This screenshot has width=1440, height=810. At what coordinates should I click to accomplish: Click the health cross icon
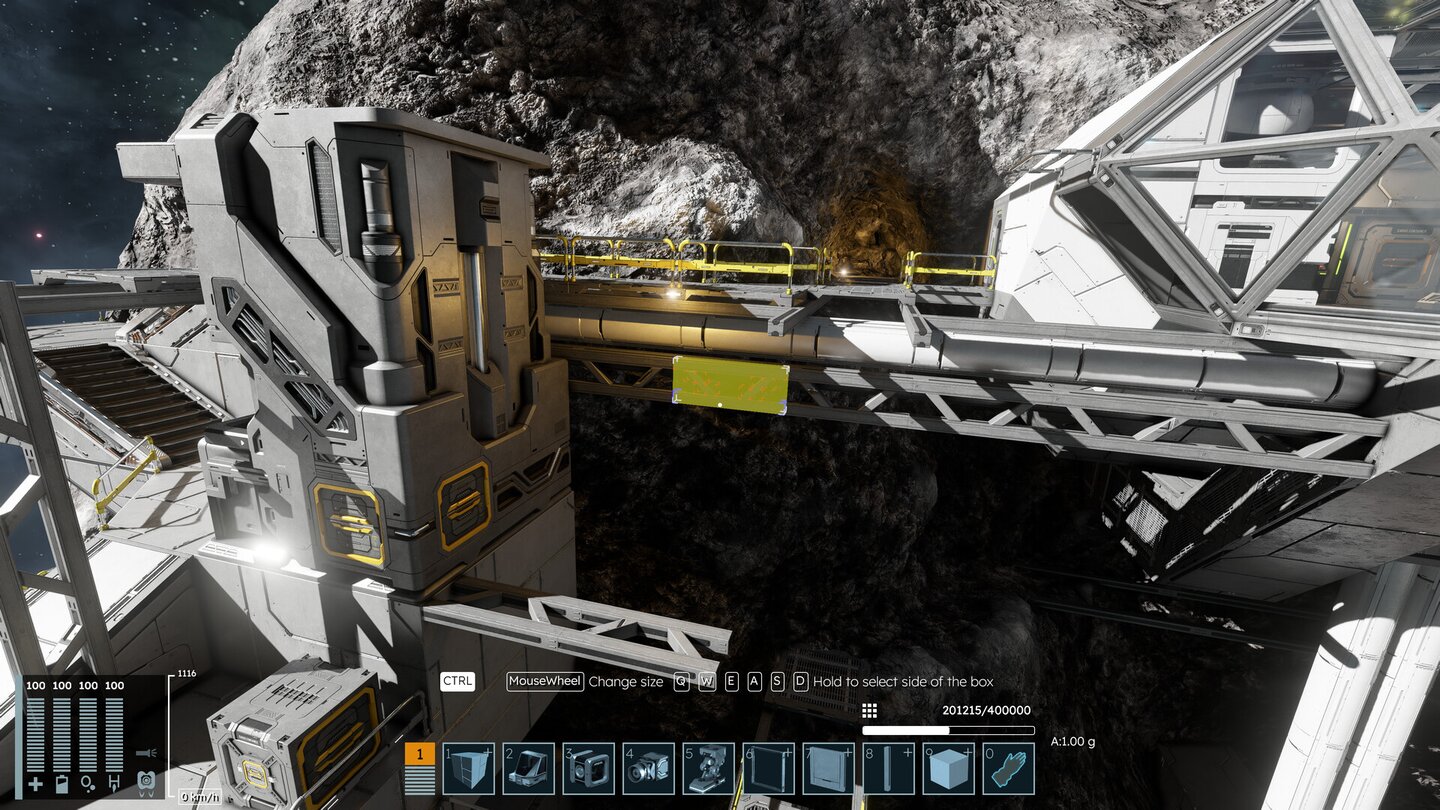36,782
